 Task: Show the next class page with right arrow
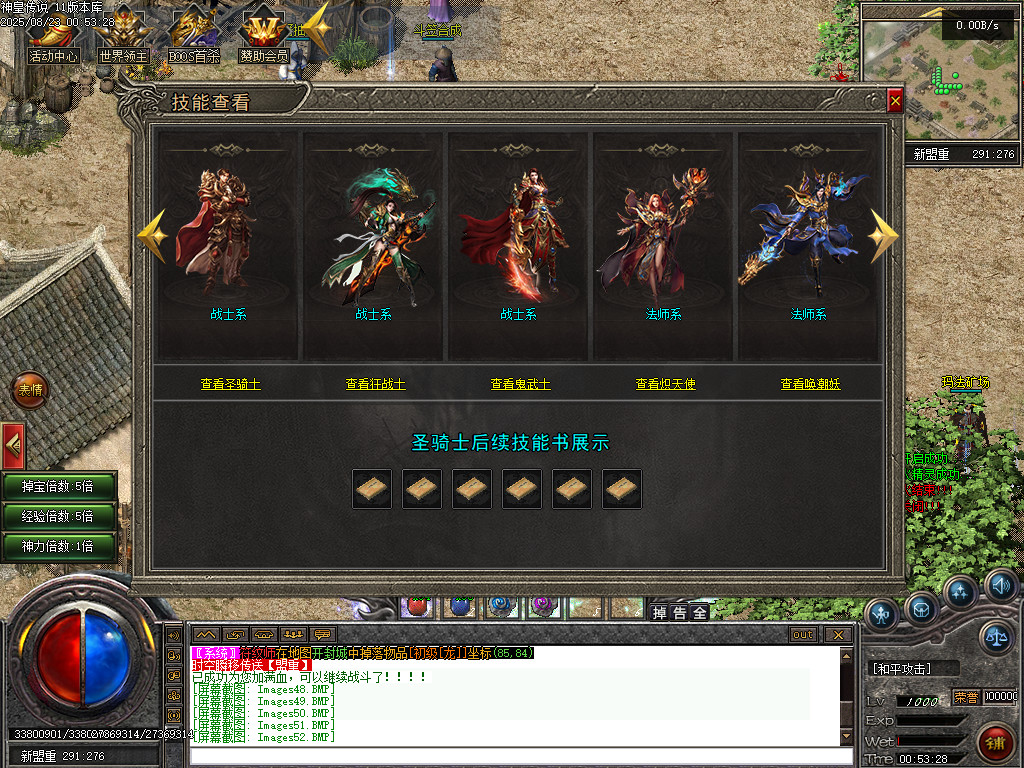point(883,236)
